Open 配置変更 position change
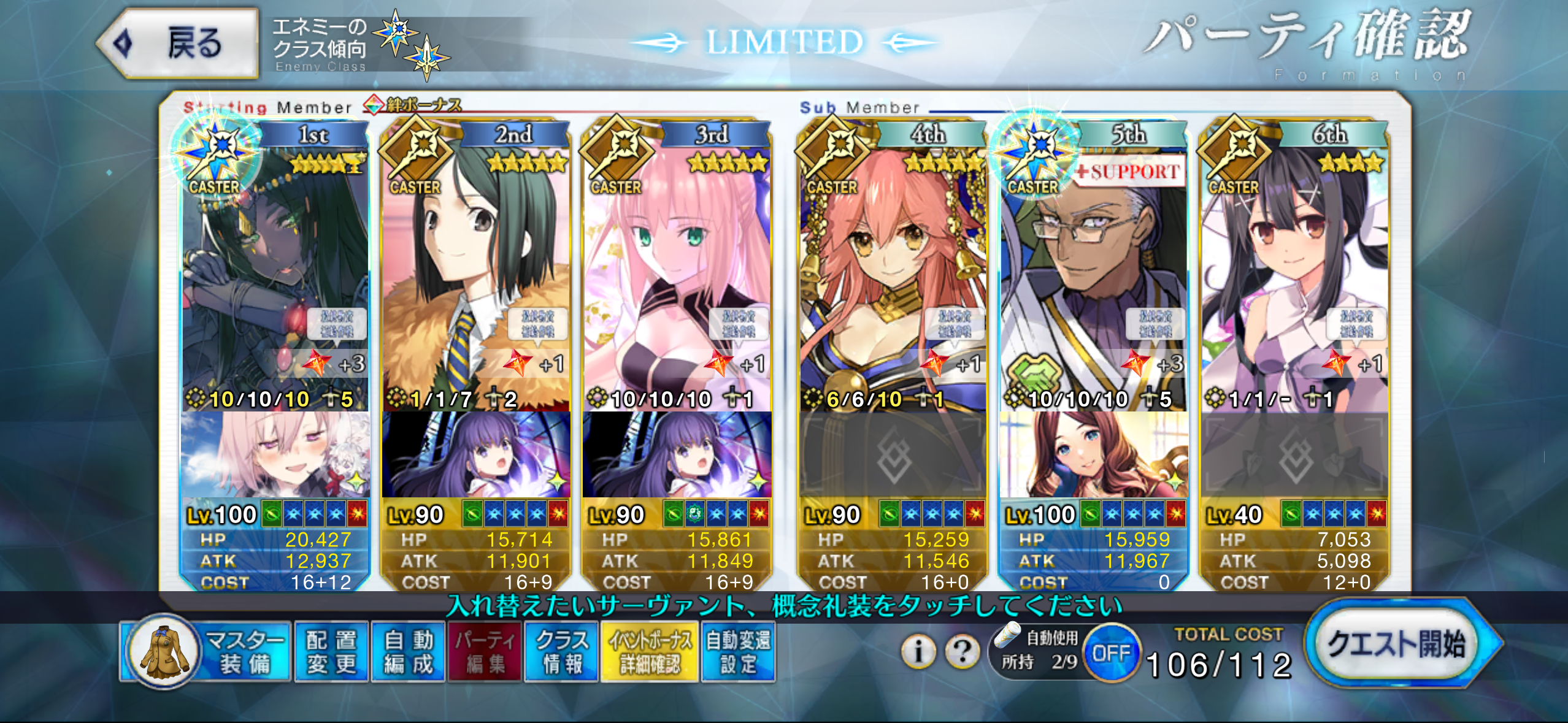Screen dimensions: 1568x723 pos(331,652)
